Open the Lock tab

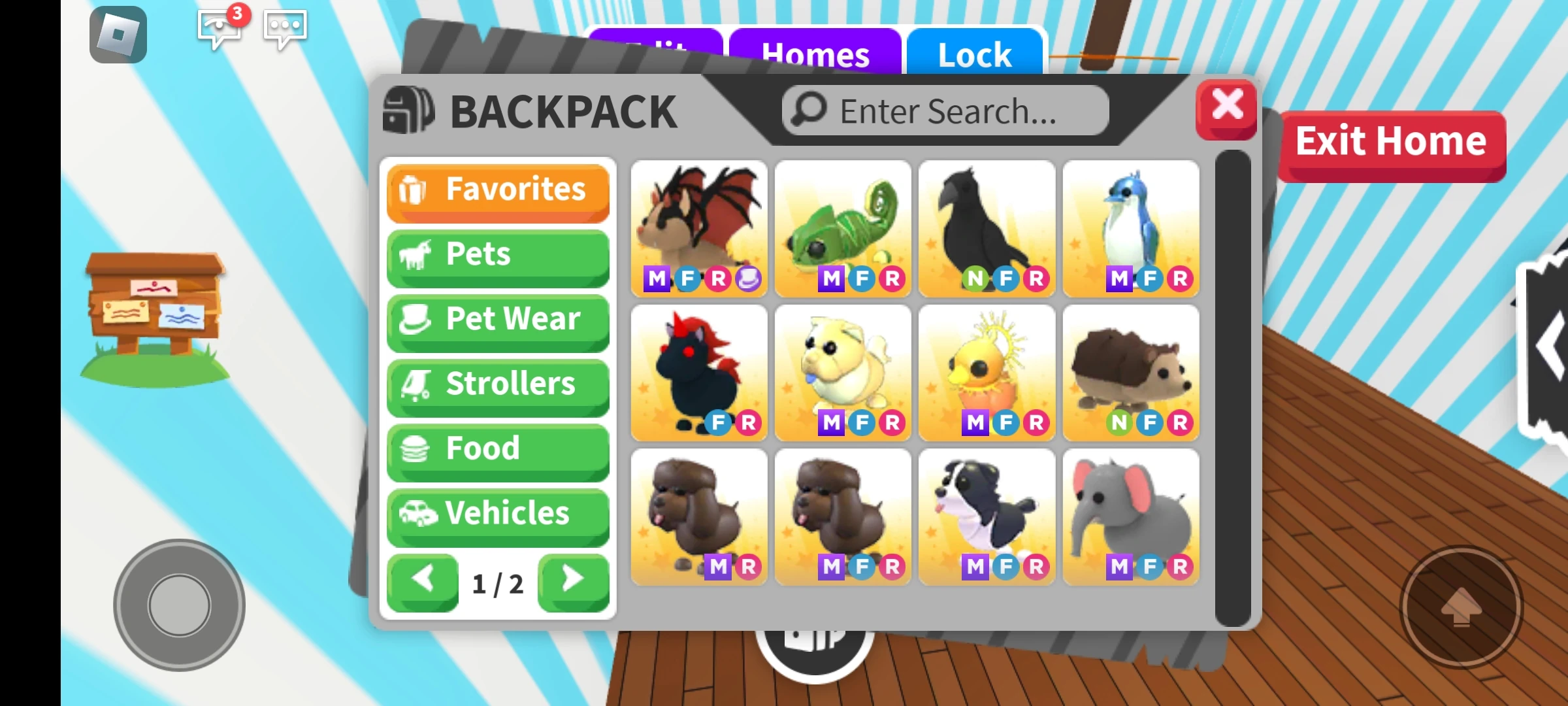pyautogui.click(x=973, y=54)
